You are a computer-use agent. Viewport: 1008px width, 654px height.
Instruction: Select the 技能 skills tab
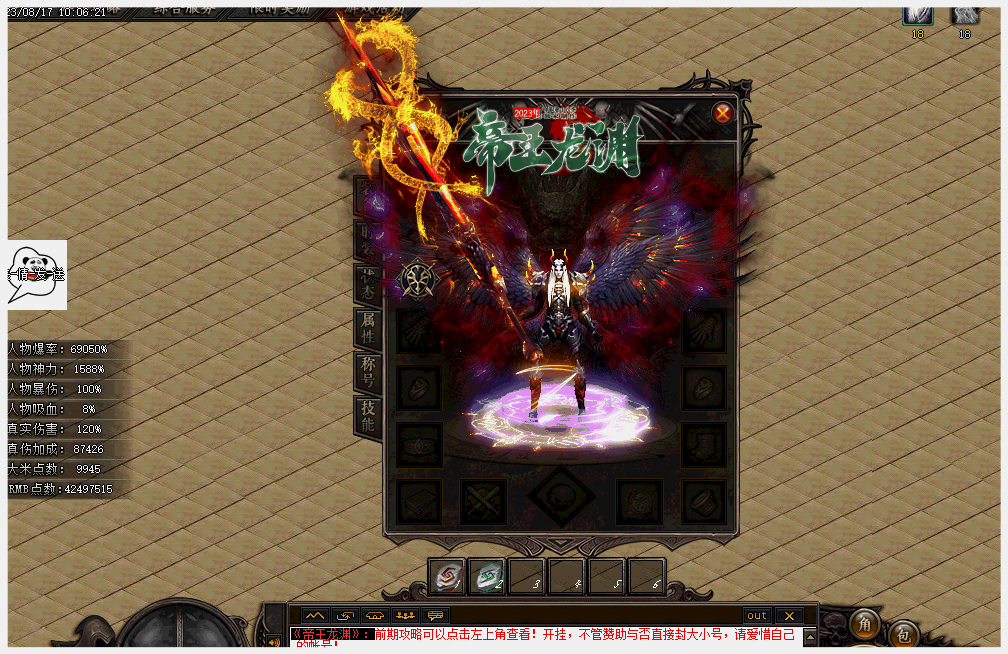(368, 415)
